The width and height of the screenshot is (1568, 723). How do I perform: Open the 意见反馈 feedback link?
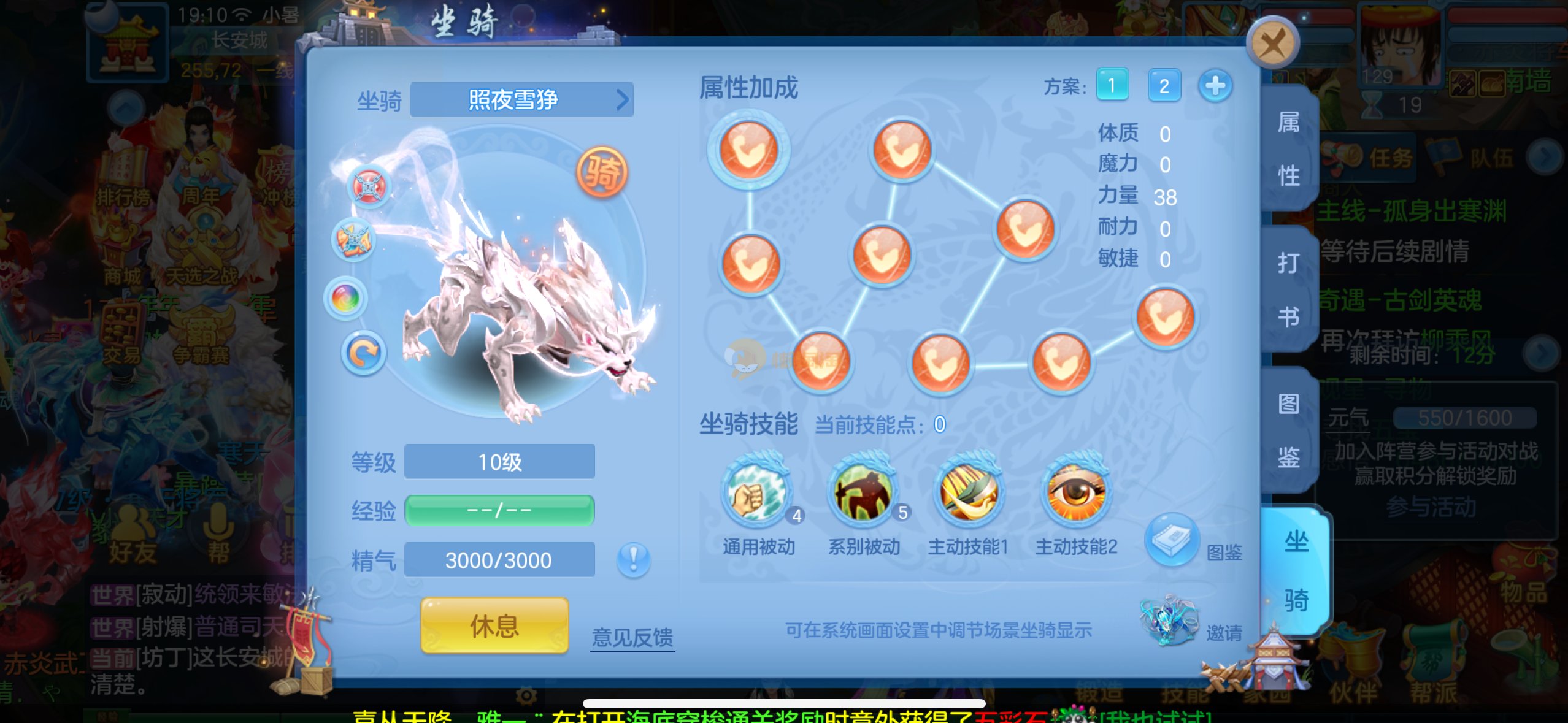[x=632, y=637]
